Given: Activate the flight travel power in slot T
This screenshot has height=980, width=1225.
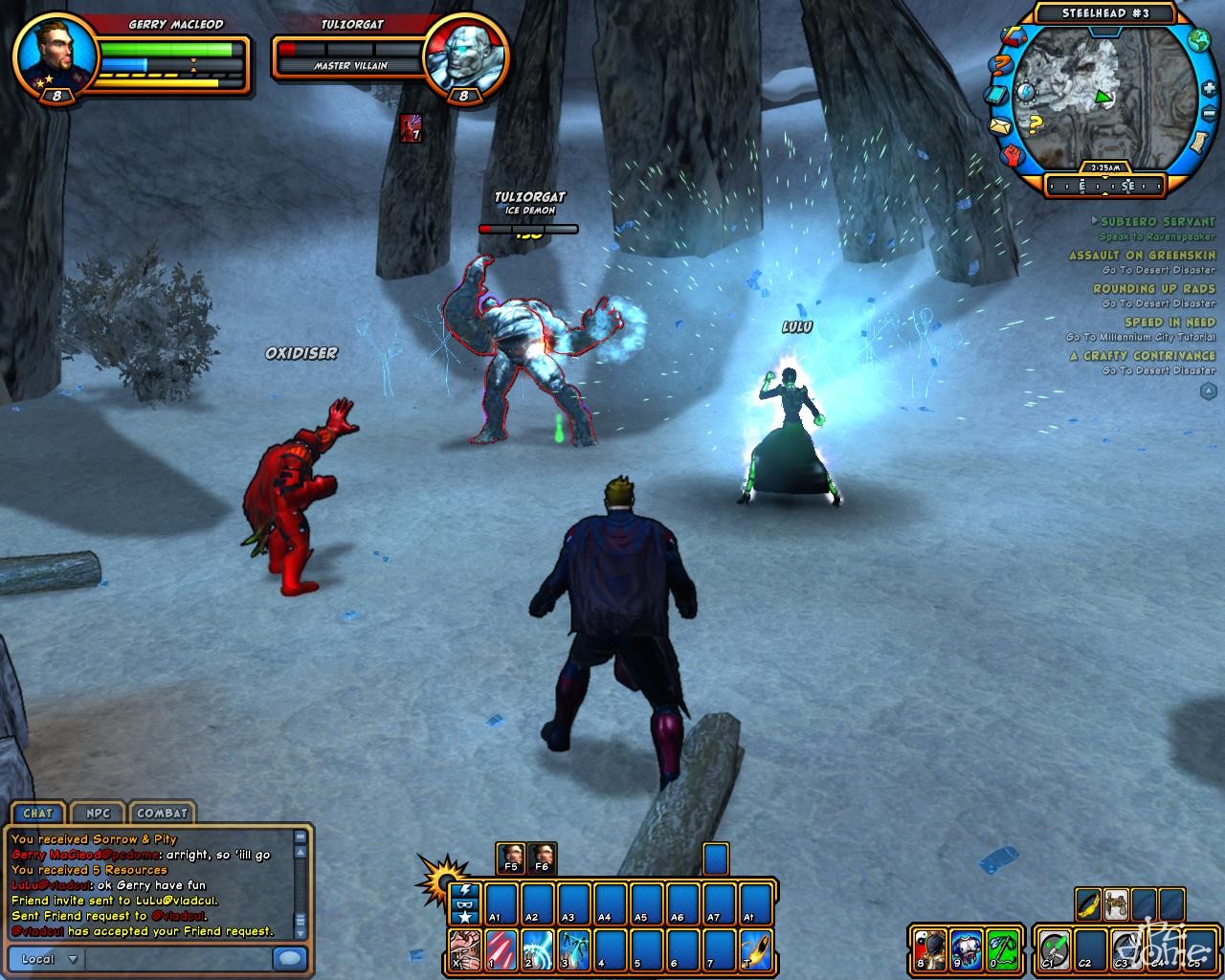Looking at the screenshot, I should coord(755,949).
